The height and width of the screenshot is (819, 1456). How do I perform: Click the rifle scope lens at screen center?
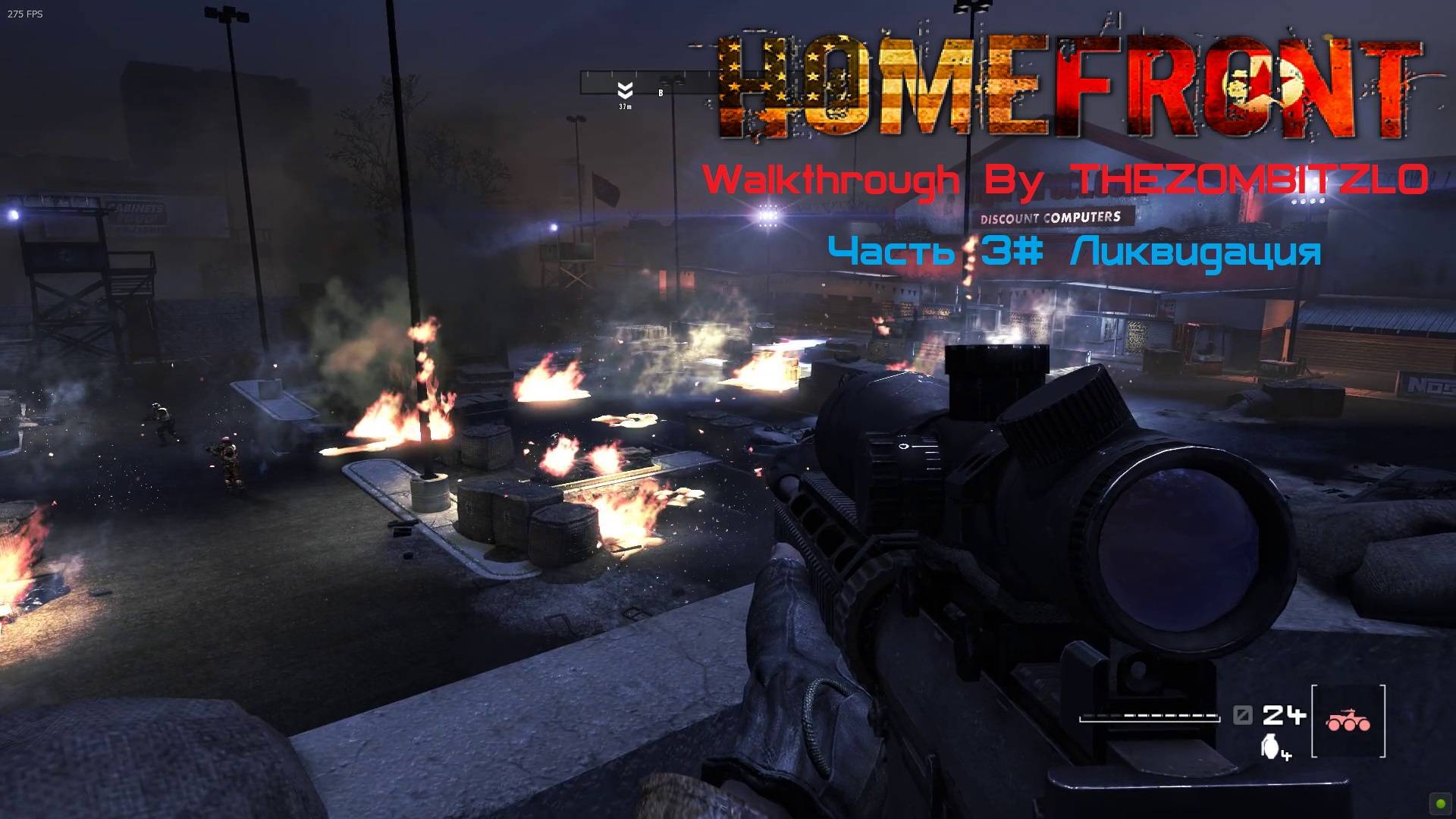[1183, 546]
